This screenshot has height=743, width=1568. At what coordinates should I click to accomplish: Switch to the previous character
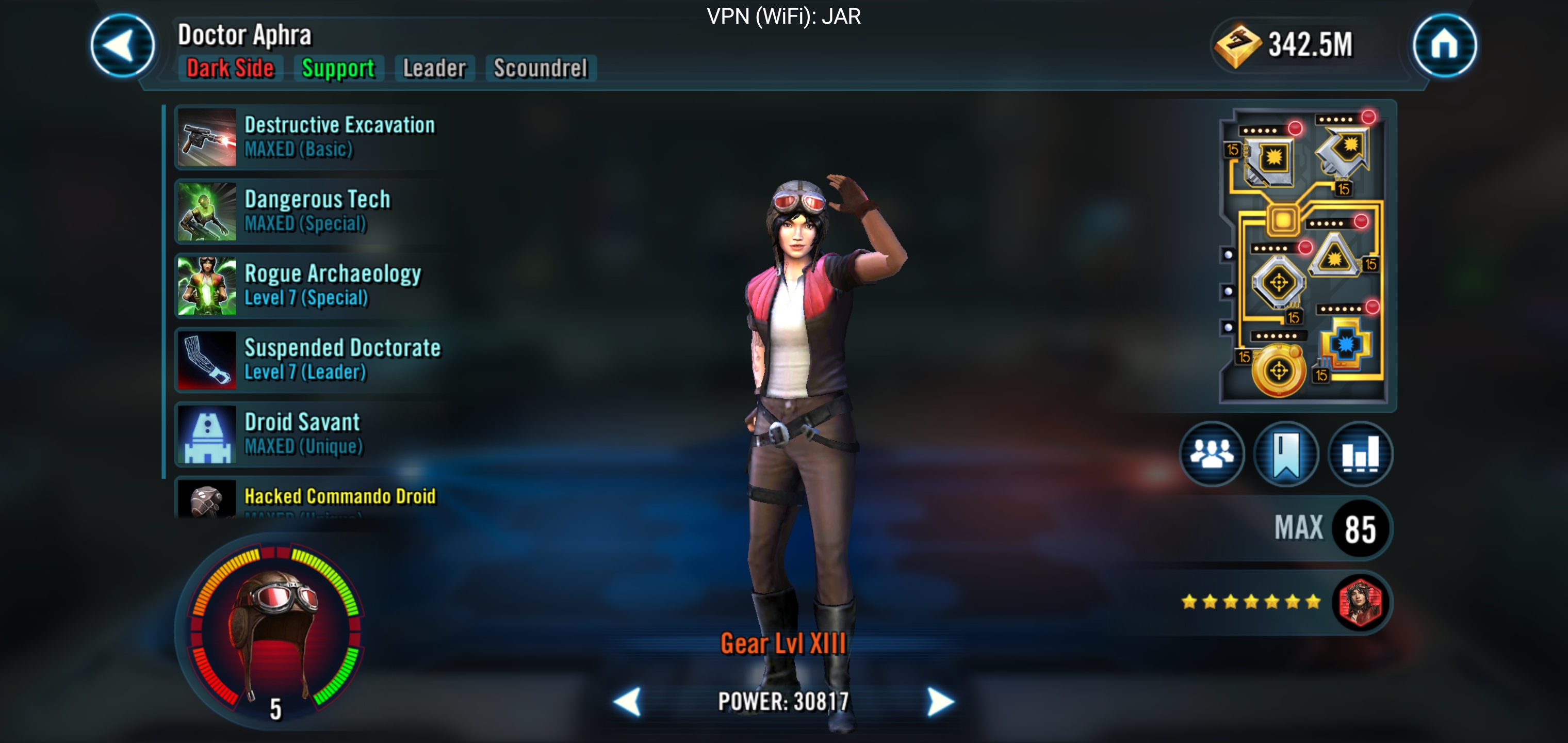point(628,701)
